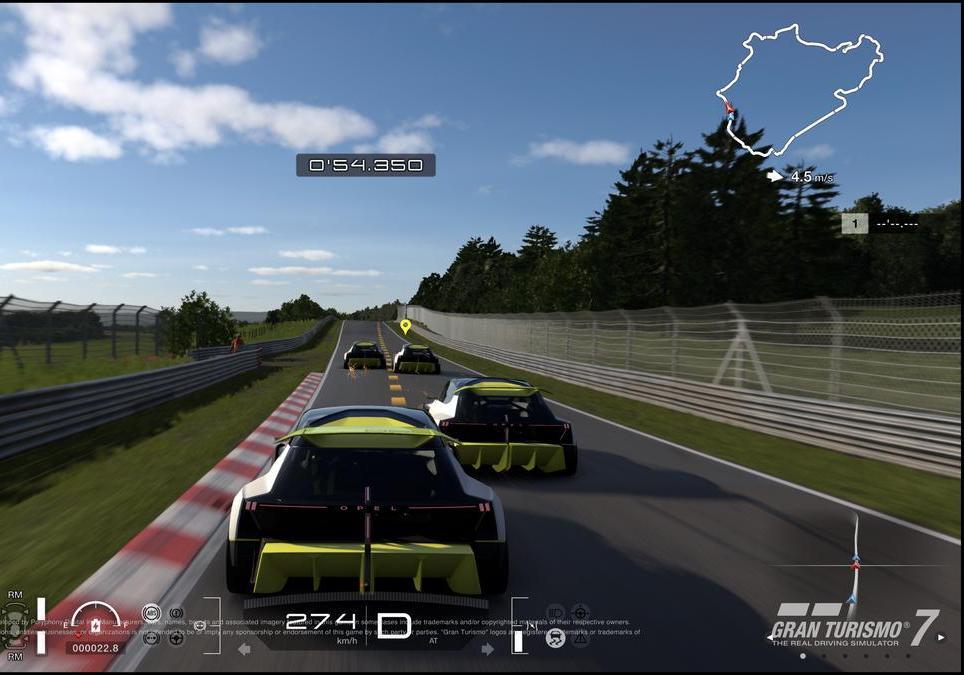The image size is (964, 675).
Task: Click the crosshair target icon
Action: click(x=580, y=612)
